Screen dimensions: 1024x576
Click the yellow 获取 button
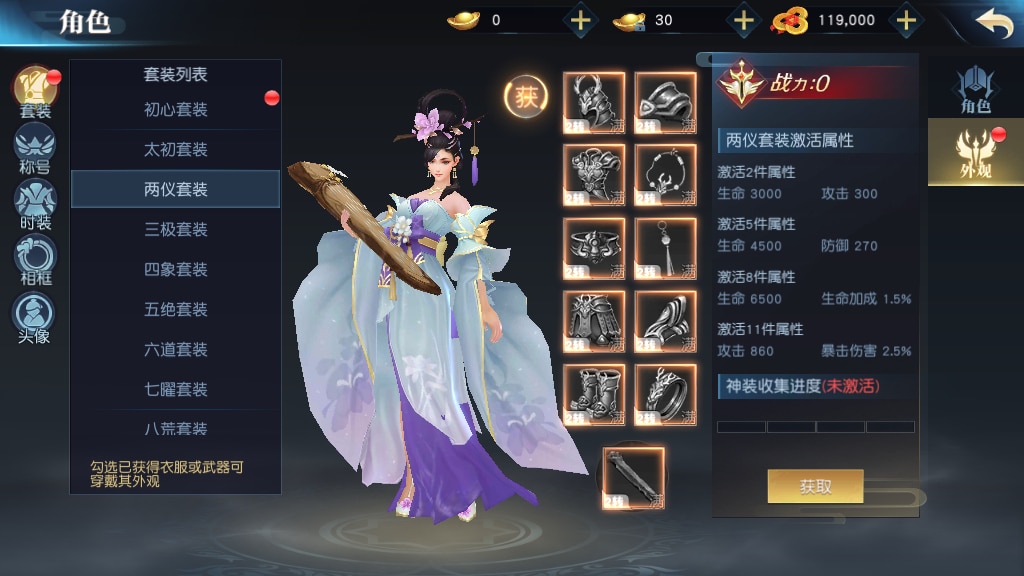point(815,487)
